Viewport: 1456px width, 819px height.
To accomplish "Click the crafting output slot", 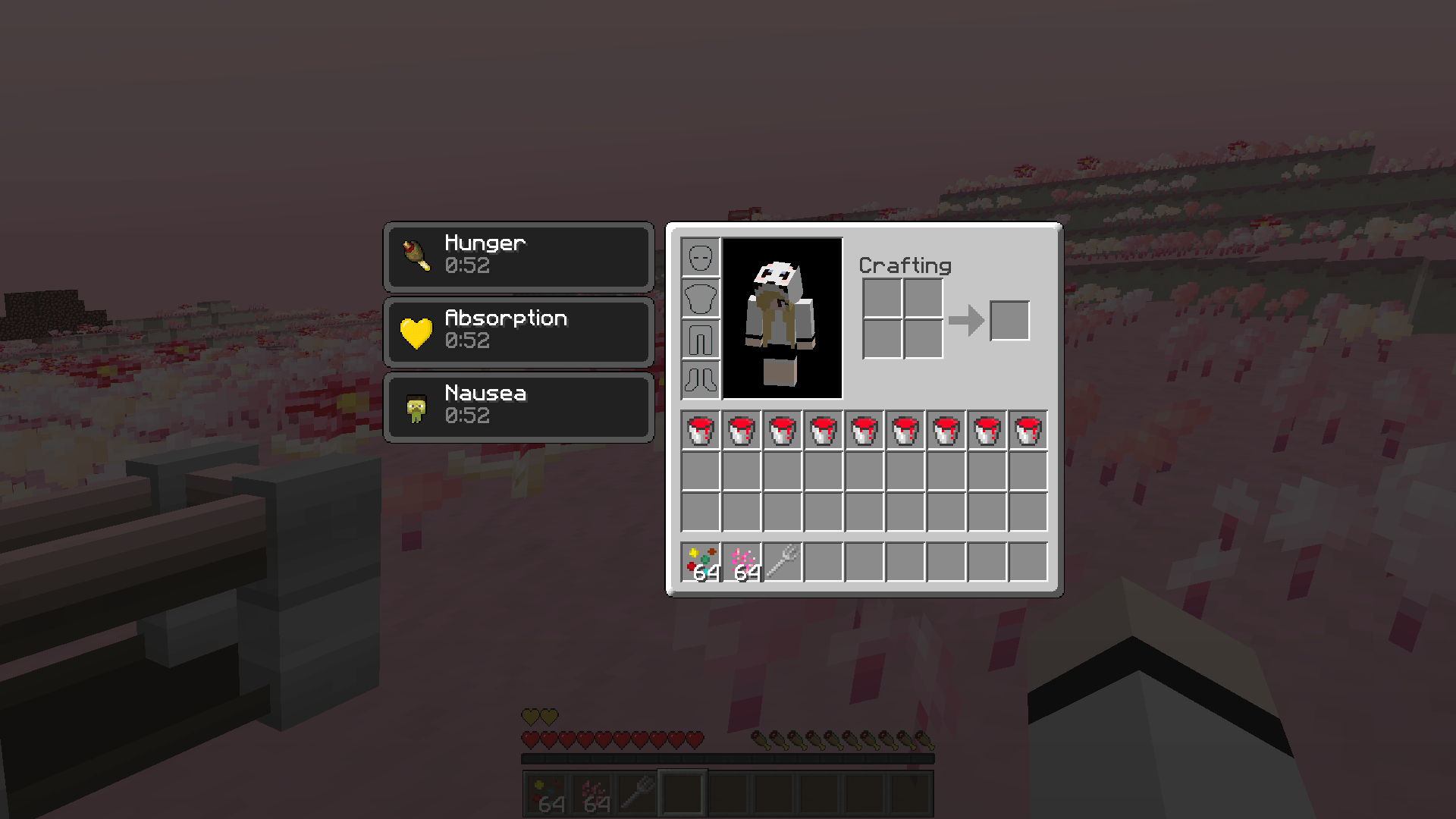I will [1009, 321].
